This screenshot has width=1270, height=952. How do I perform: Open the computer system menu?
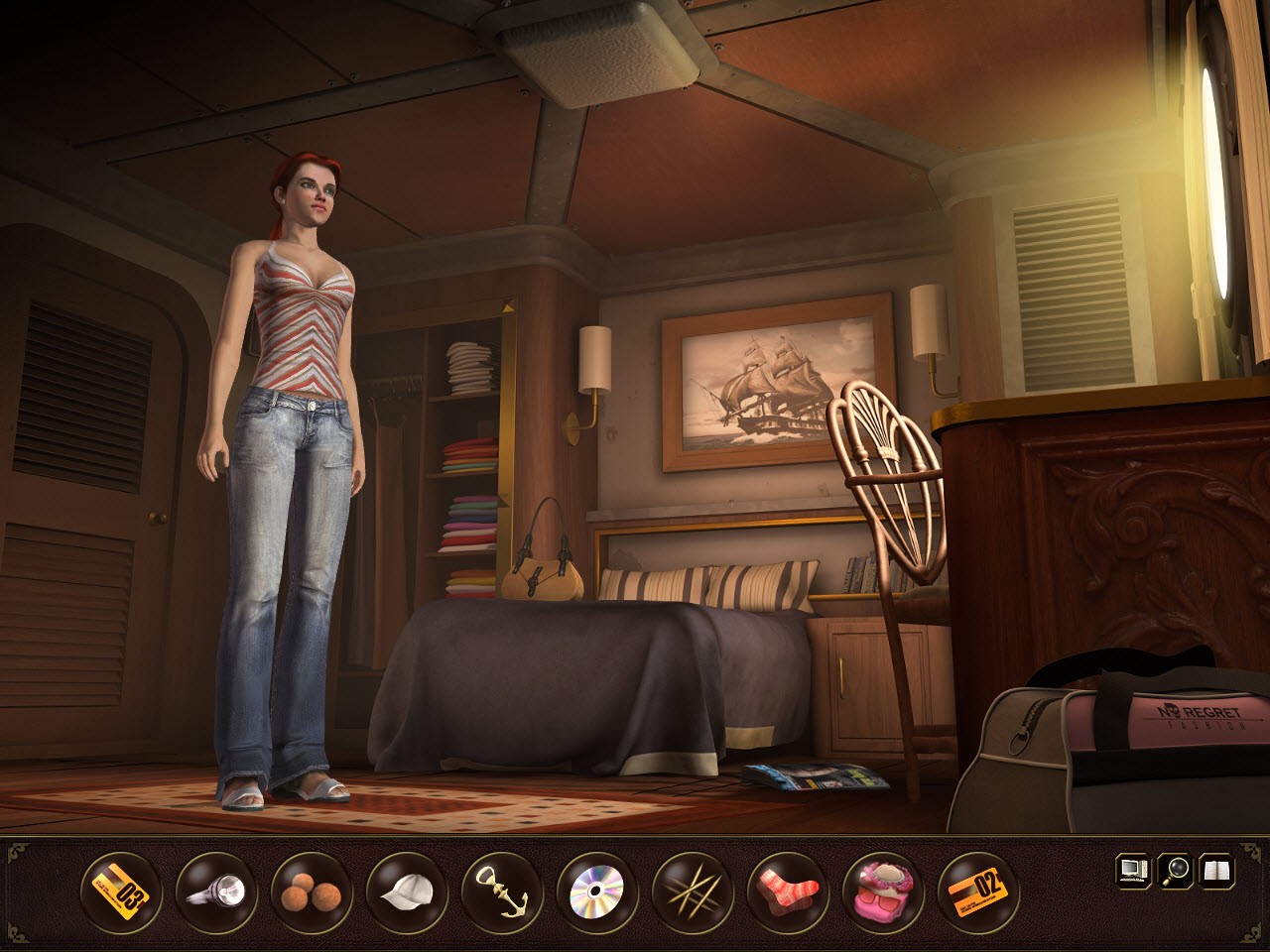click(x=1133, y=871)
